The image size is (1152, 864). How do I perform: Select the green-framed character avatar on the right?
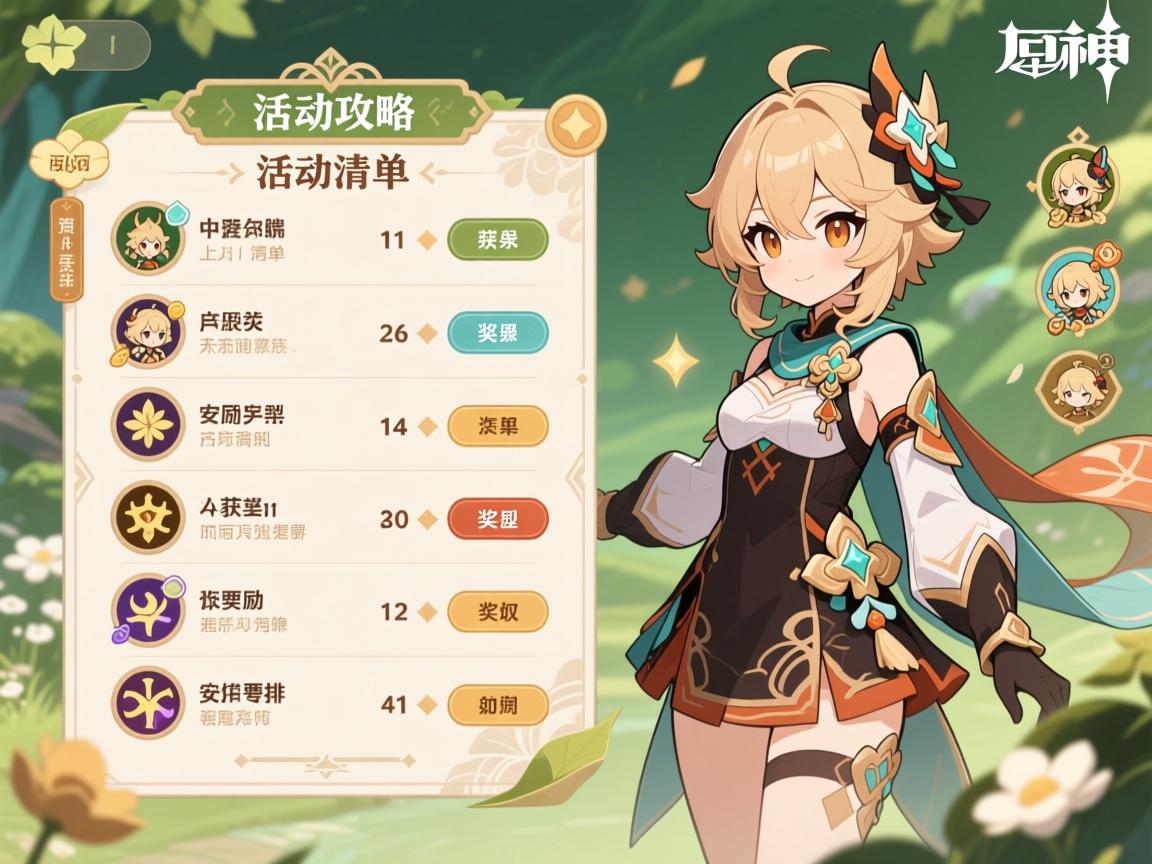pyautogui.click(x=1078, y=186)
